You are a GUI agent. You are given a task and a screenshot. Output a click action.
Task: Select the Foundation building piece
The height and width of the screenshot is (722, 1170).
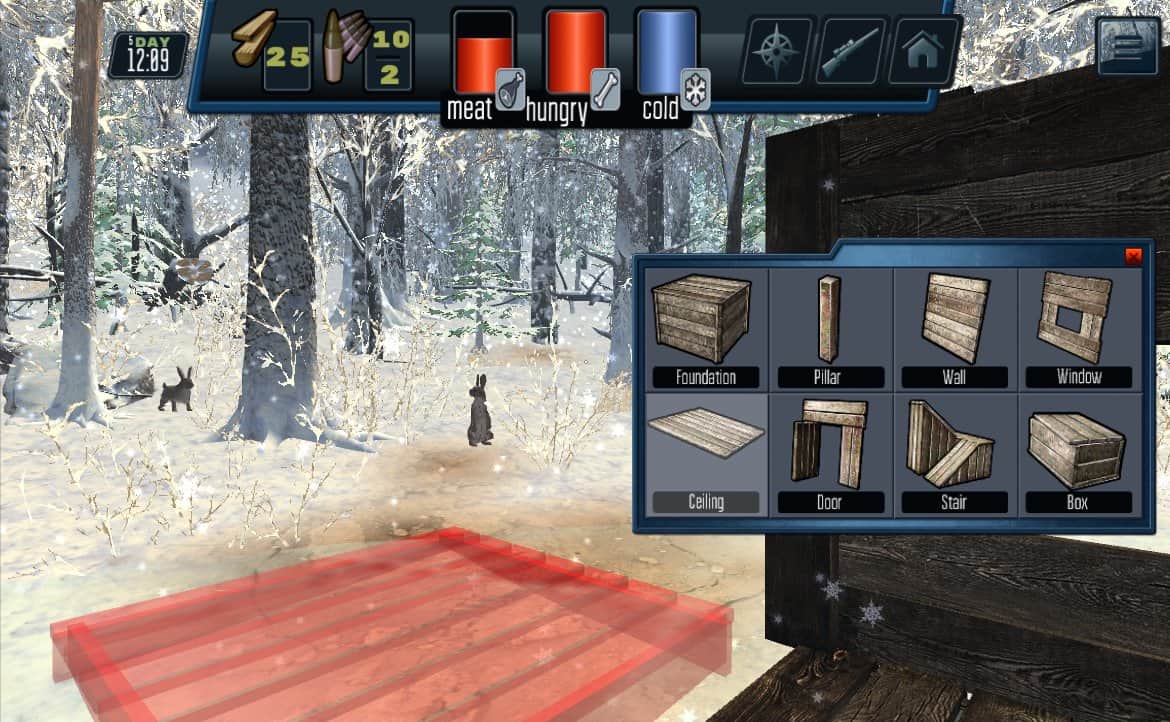pyautogui.click(x=705, y=328)
